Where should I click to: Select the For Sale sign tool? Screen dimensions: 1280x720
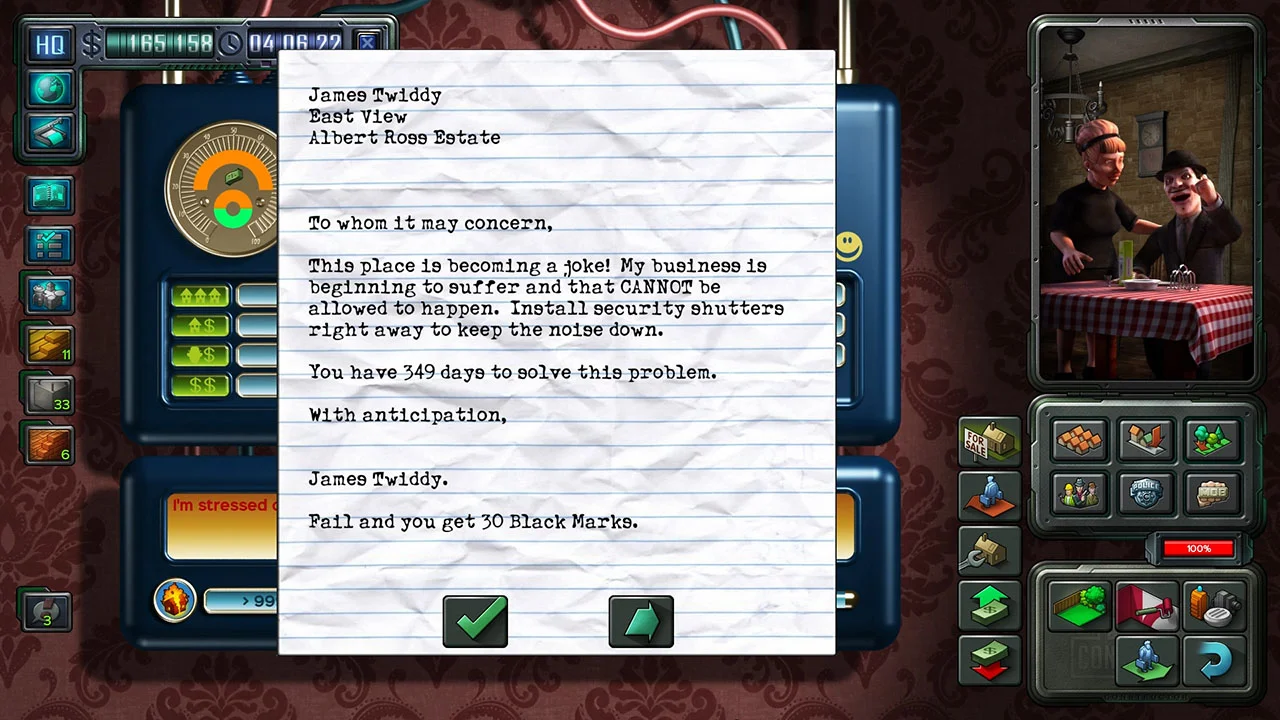988,442
